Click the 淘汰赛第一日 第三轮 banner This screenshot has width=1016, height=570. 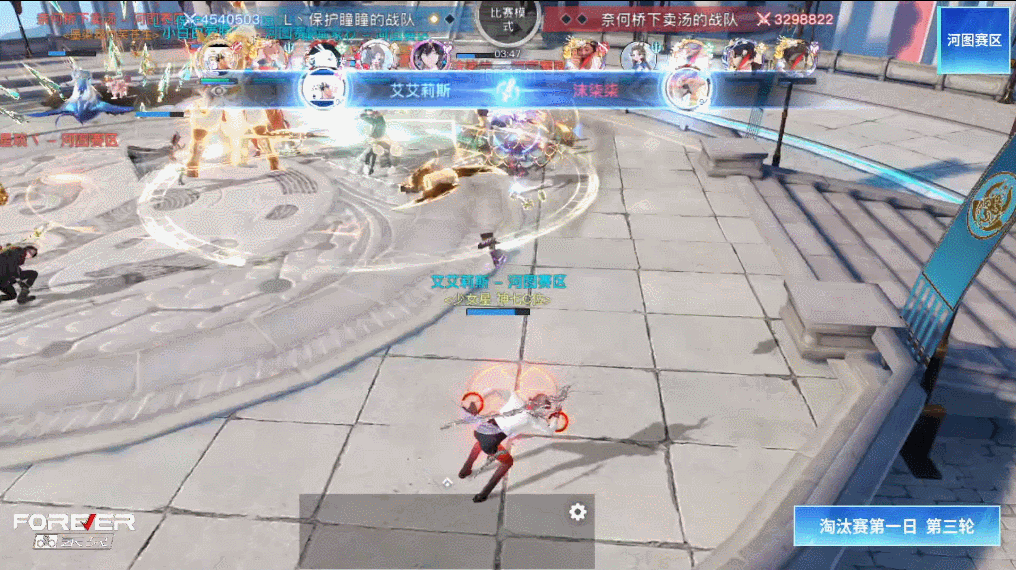(896, 526)
